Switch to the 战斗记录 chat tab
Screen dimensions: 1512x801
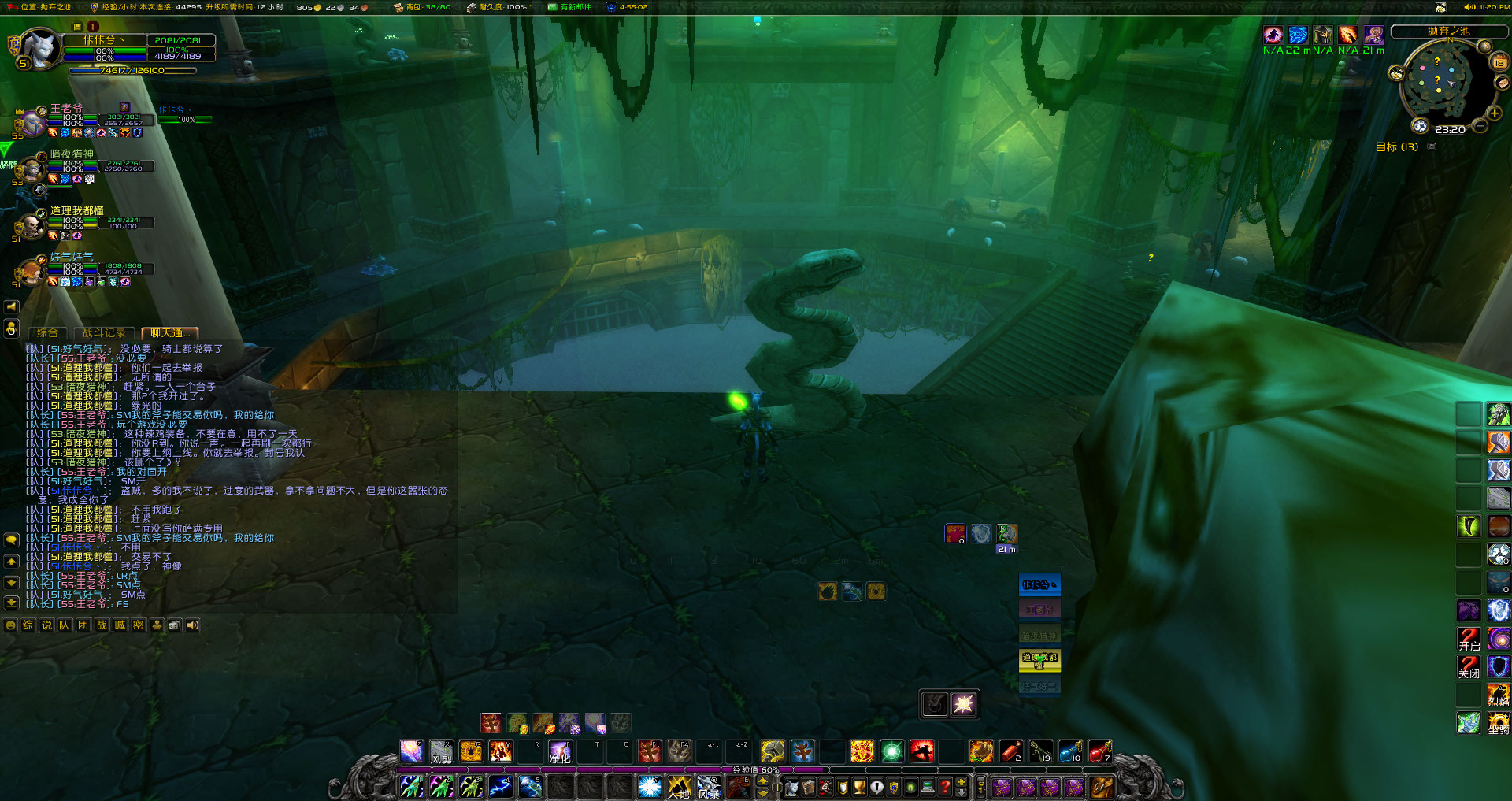(103, 333)
